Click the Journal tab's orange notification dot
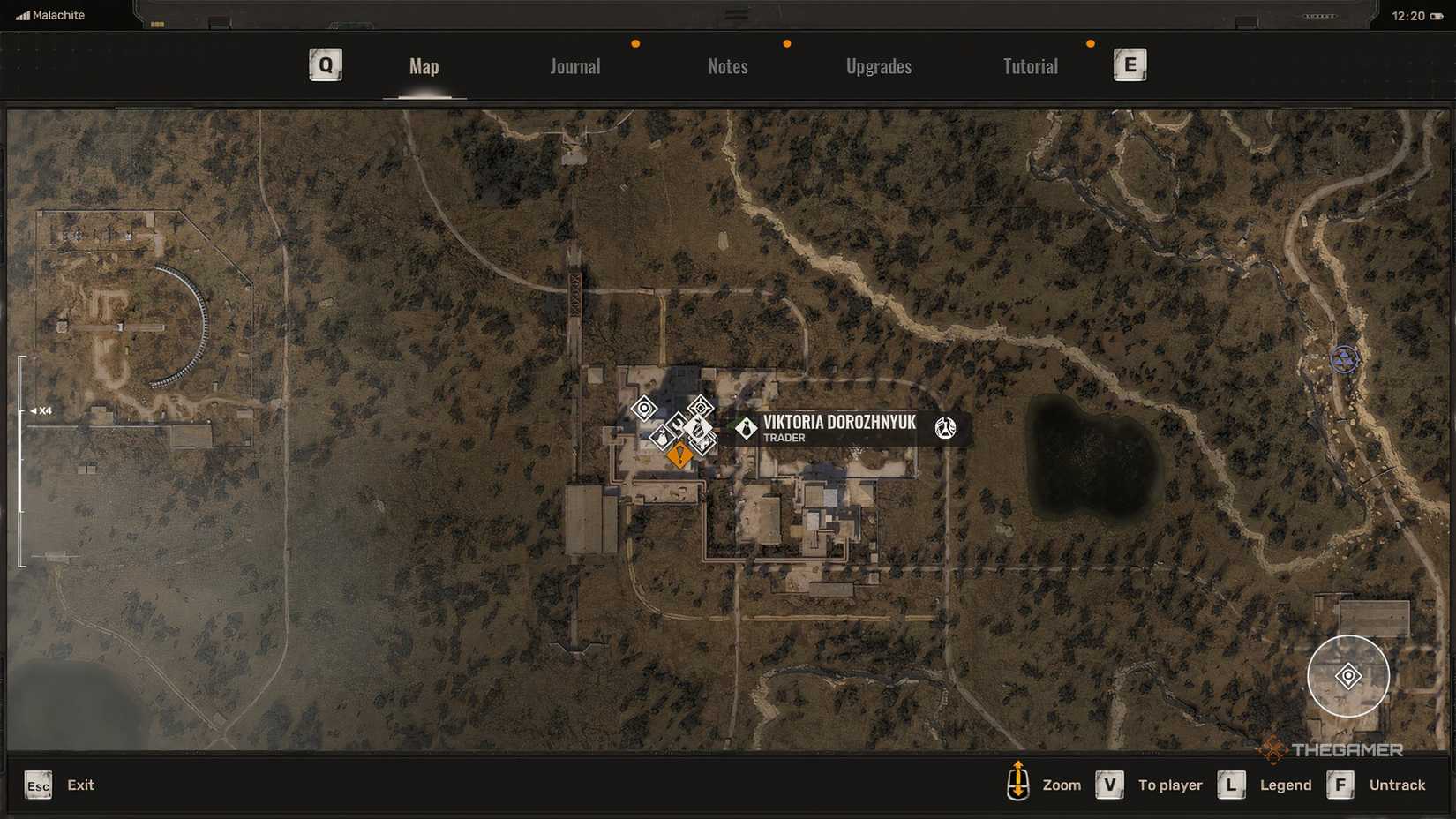Image resolution: width=1456 pixels, height=819 pixels. [x=635, y=41]
